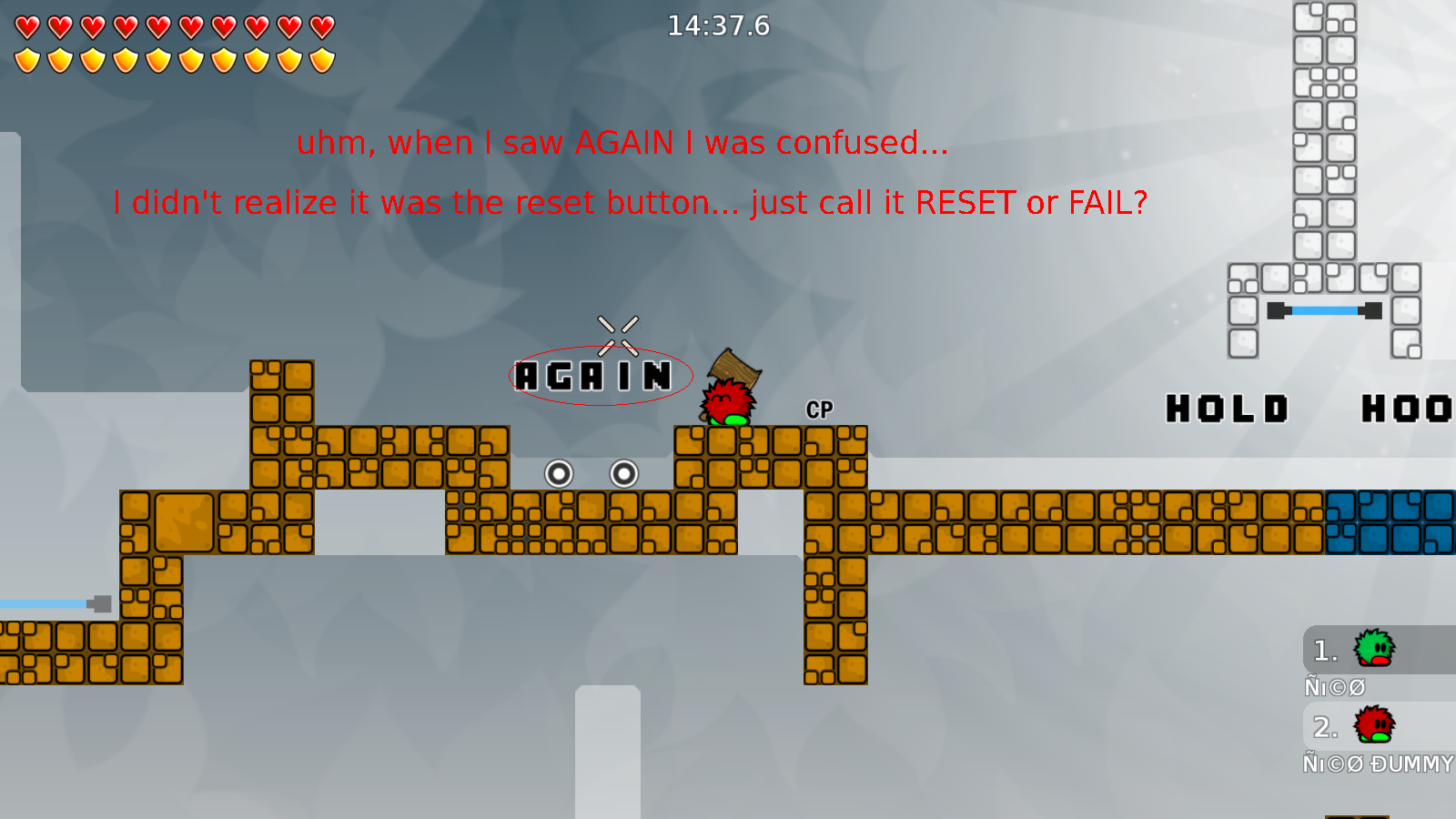Click the first red heart in the health bar

click(26, 25)
